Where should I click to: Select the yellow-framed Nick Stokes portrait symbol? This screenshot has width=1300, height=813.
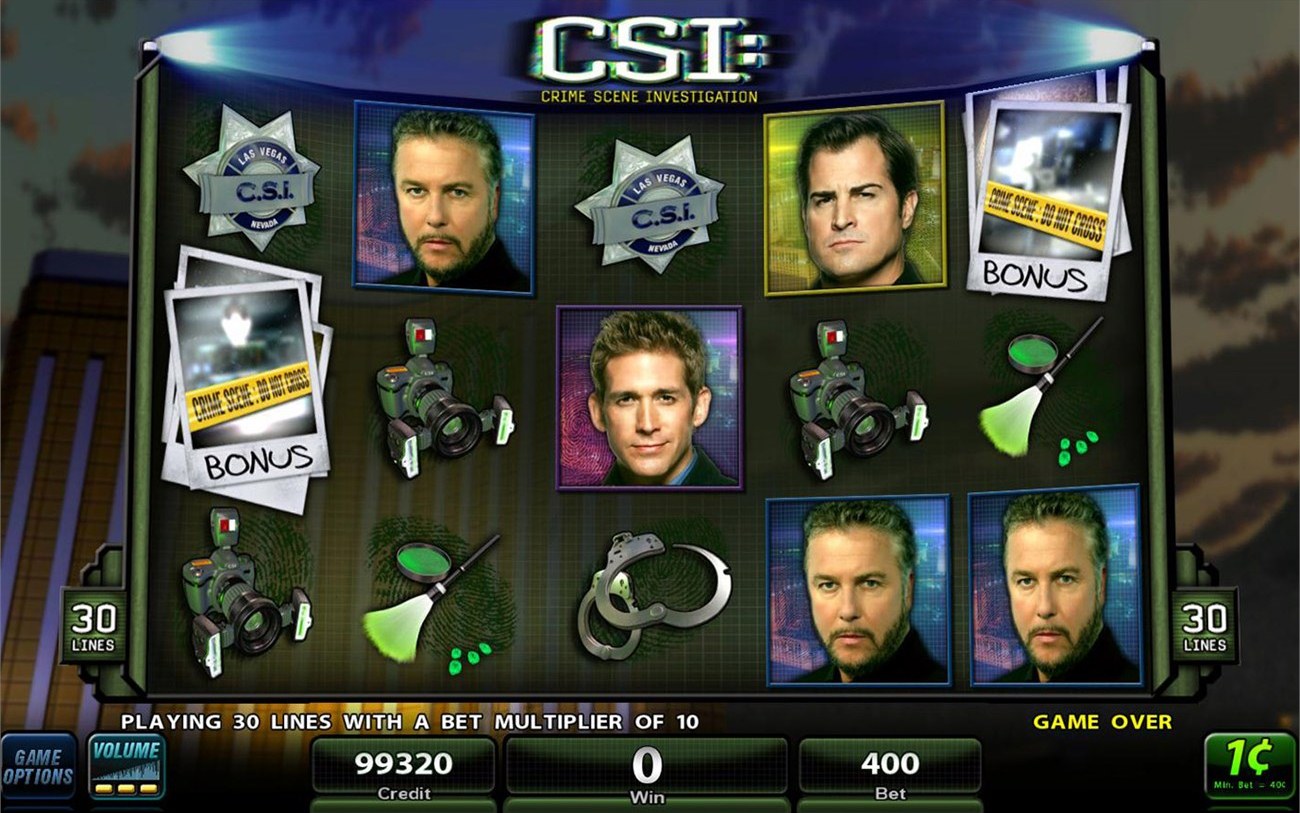[x=853, y=200]
